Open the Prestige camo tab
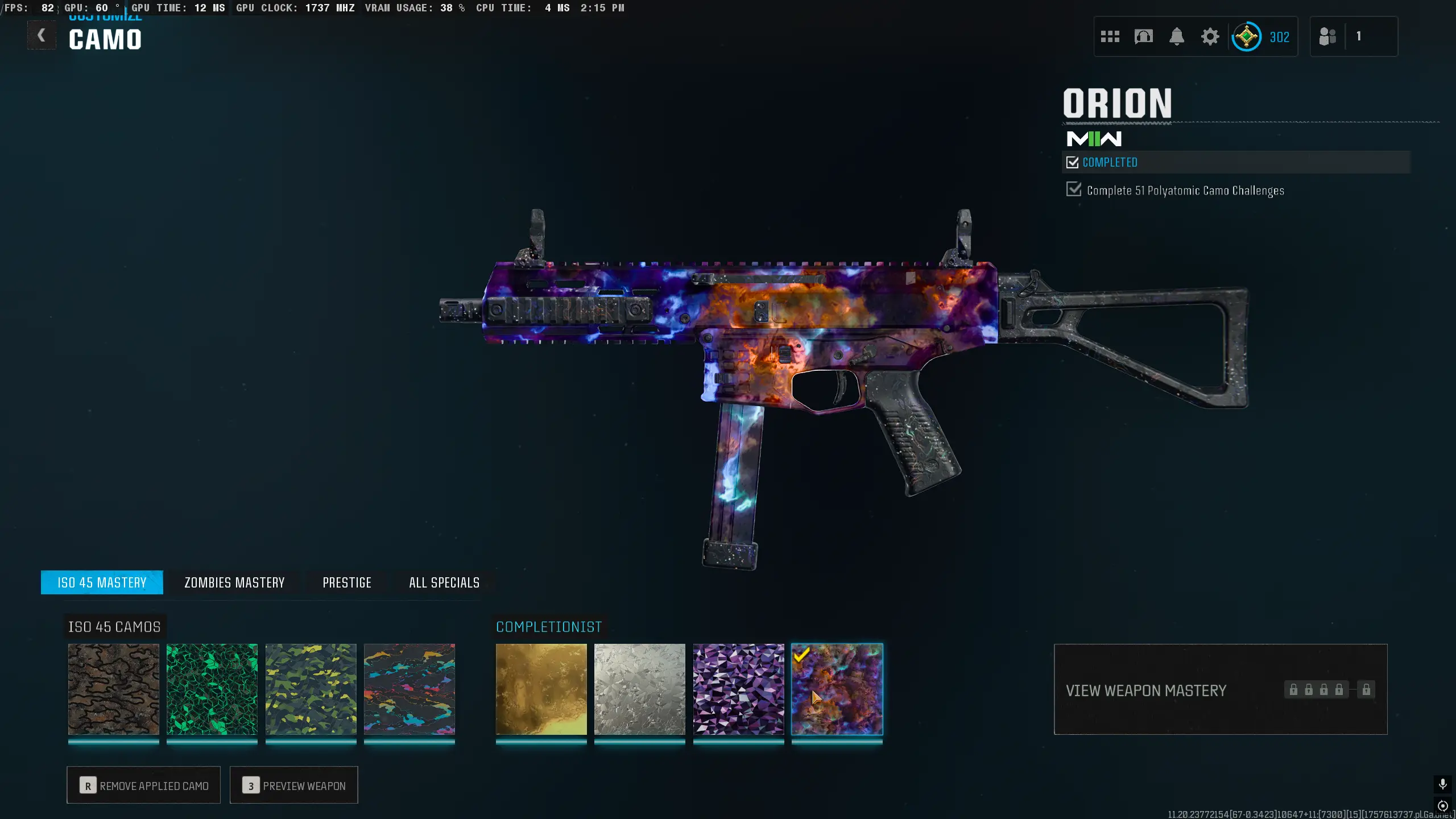 click(347, 582)
